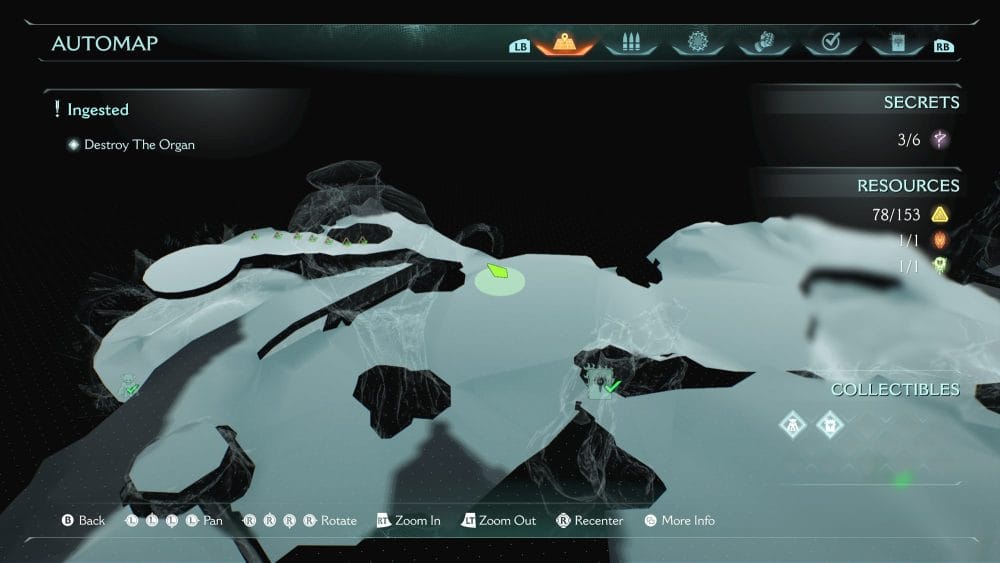Click the green player marker on the map

498,272
